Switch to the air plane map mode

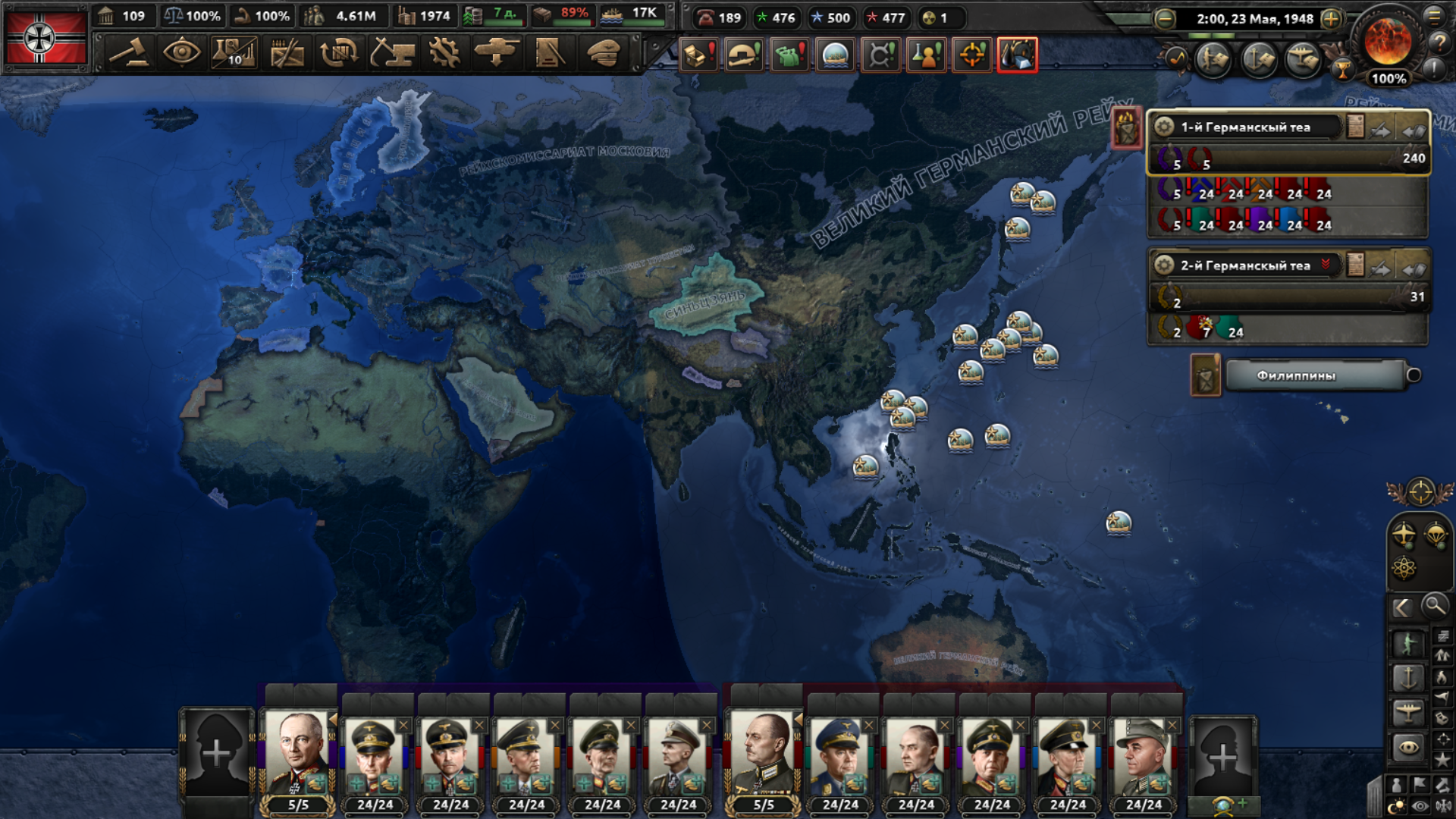(x=1408, y=712)
